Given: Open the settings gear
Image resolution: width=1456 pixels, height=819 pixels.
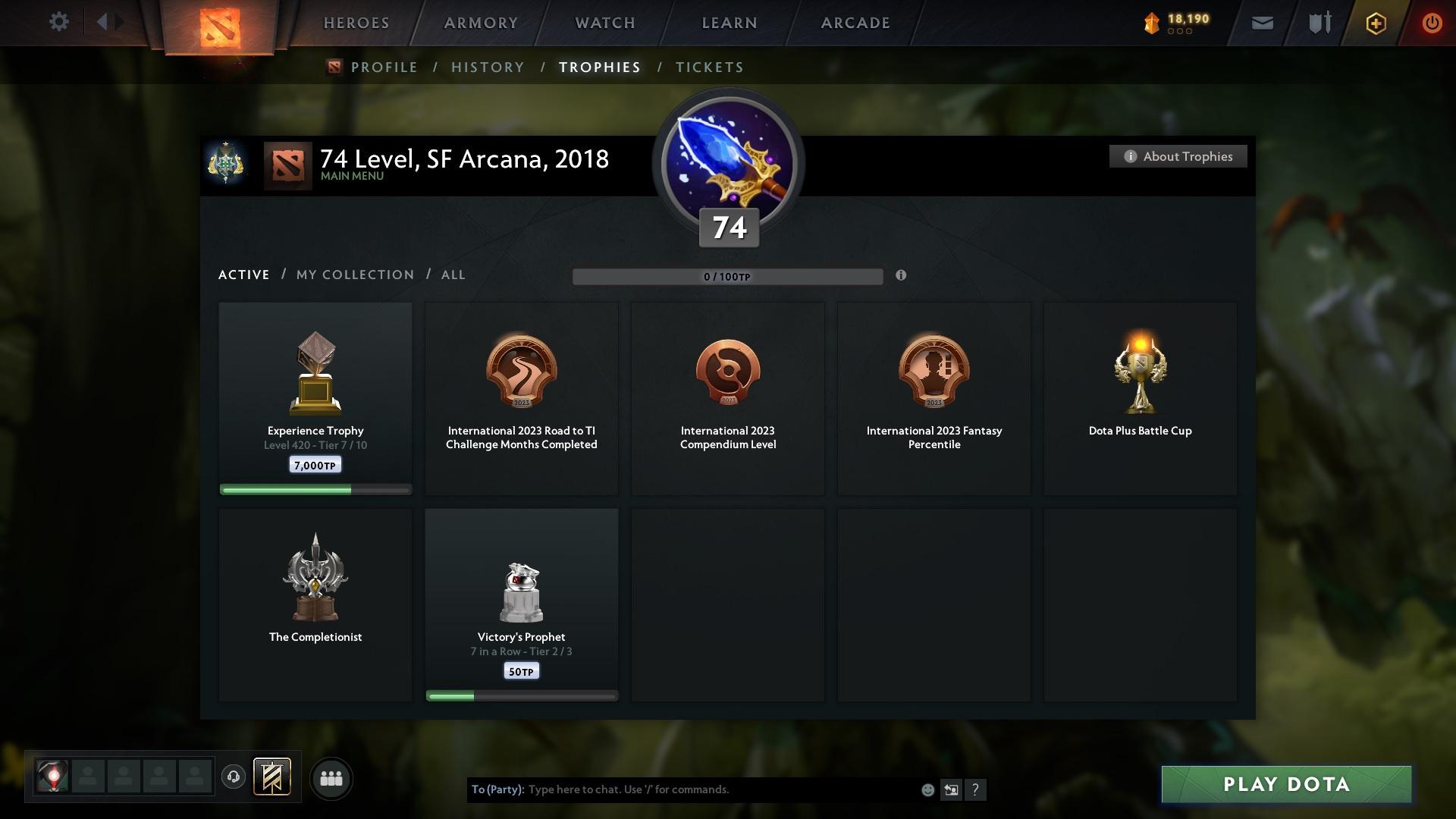Looking at the screenshot, I should (59, 22).
